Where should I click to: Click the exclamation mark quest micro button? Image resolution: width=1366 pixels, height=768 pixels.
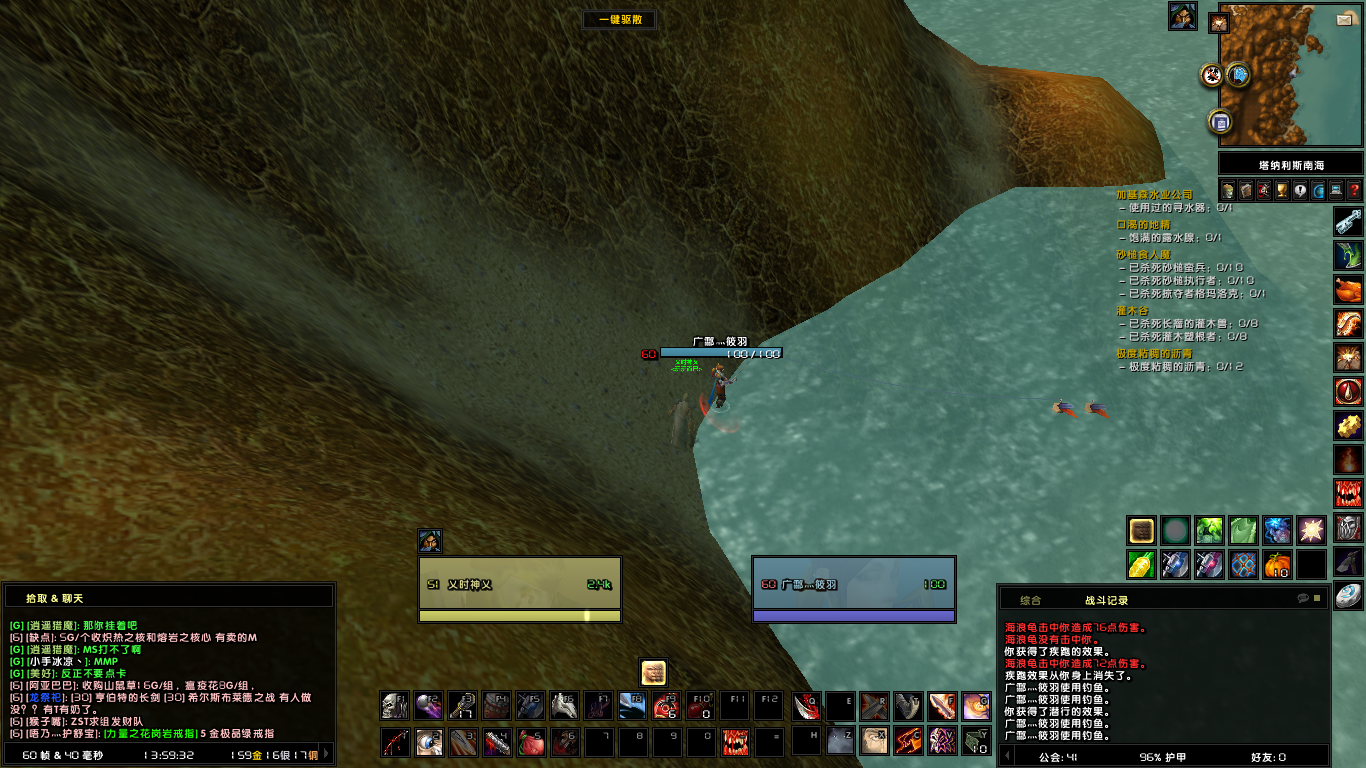1301,190
